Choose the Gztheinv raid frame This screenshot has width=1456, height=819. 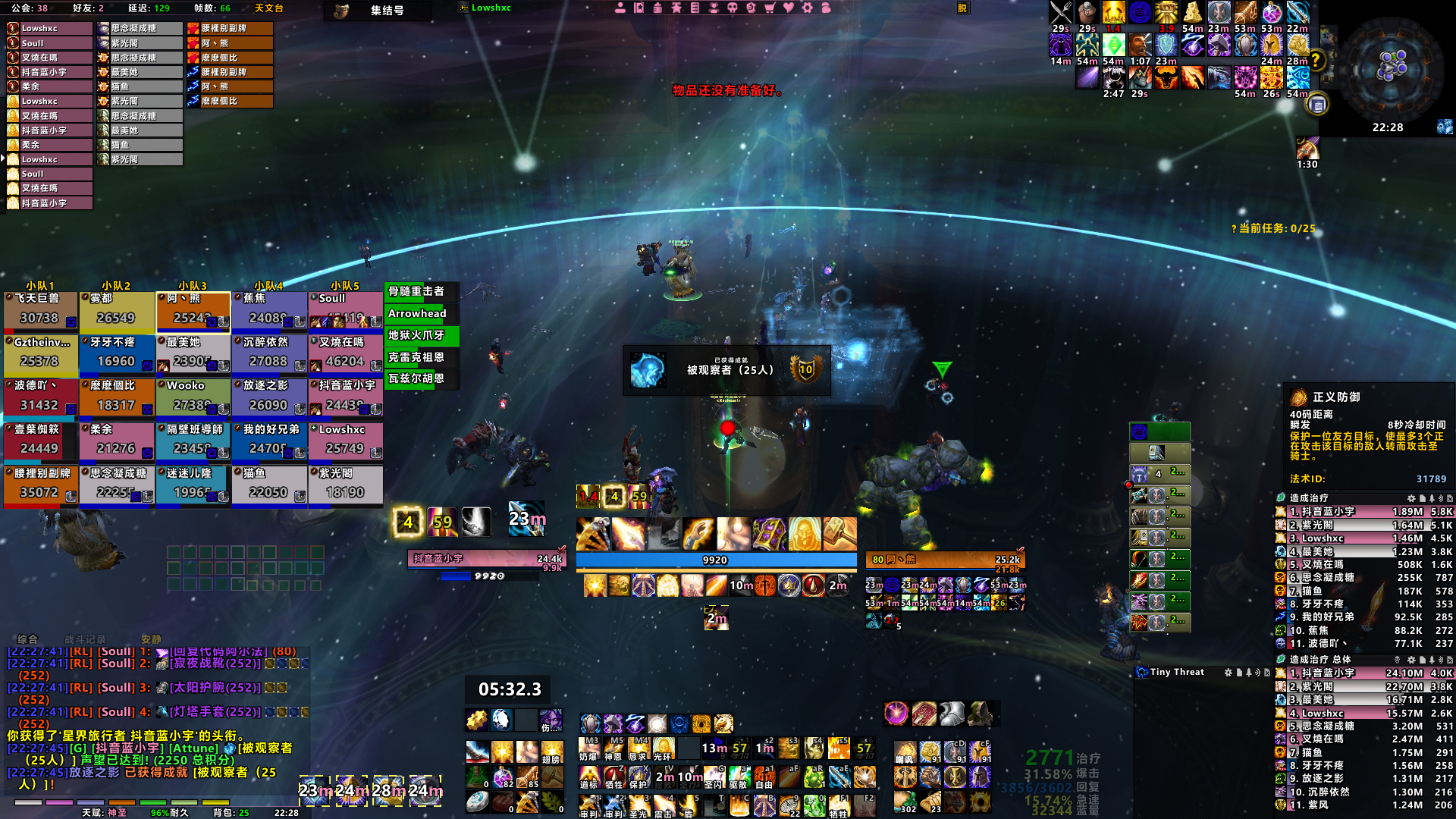[40, 355]
